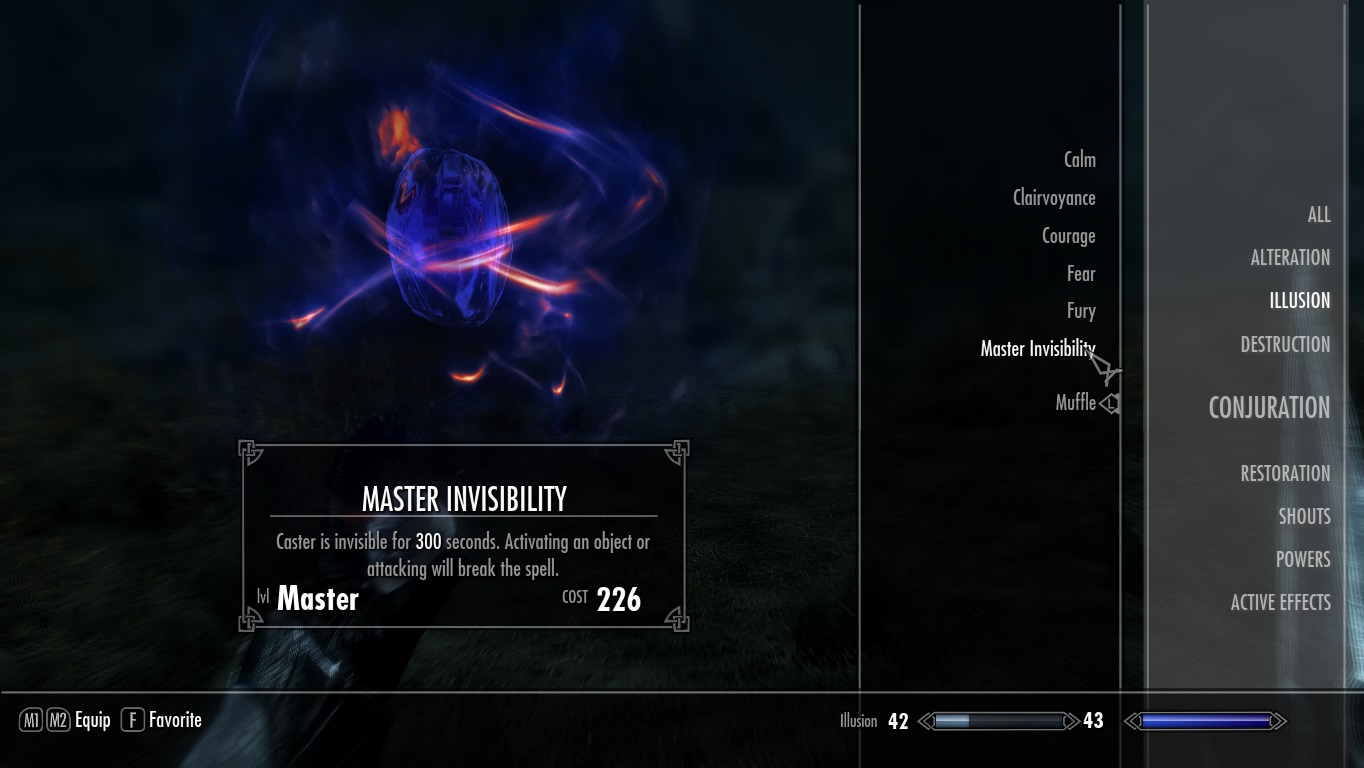This screenshot has width=1364, height=768.
Task: Go to the Restoration category
Action: click(1285, 474)
